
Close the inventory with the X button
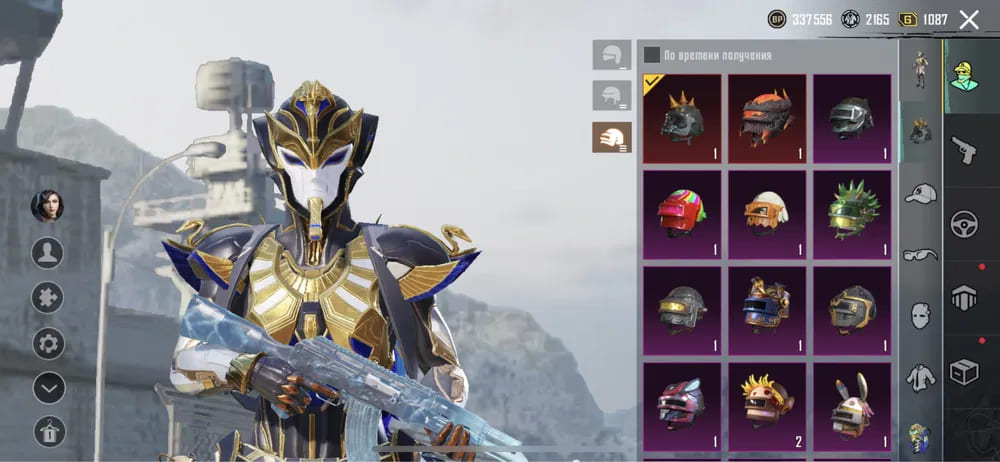(968, 19)
